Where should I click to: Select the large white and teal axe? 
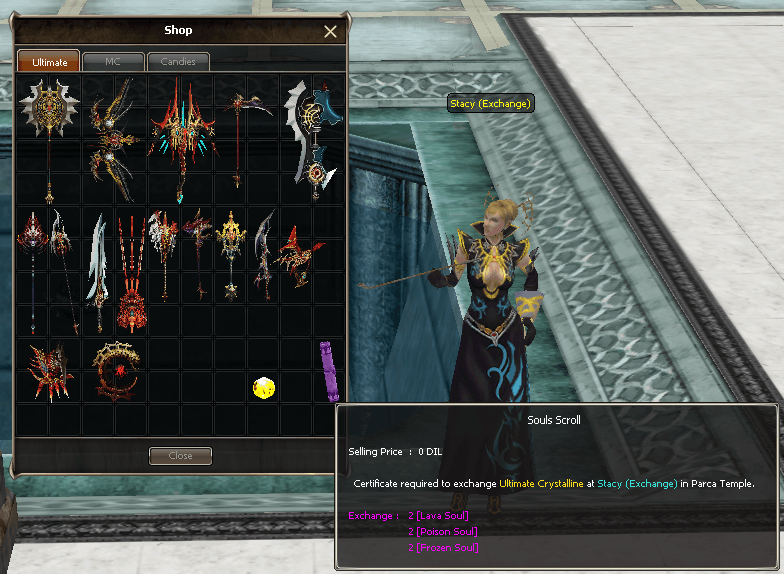pyautogui.click(x=313, y=140)
